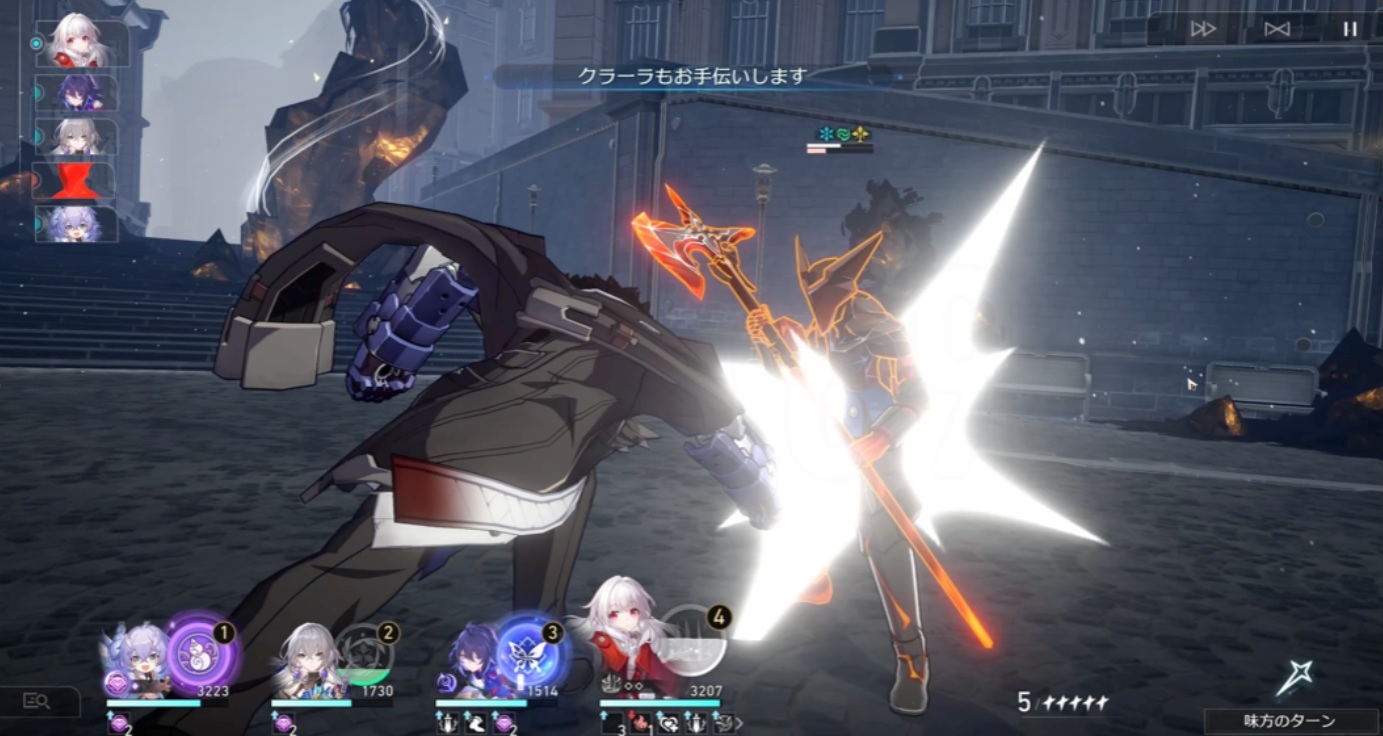Select the grey-haired portrait in turn order

[x=77, y=138]
